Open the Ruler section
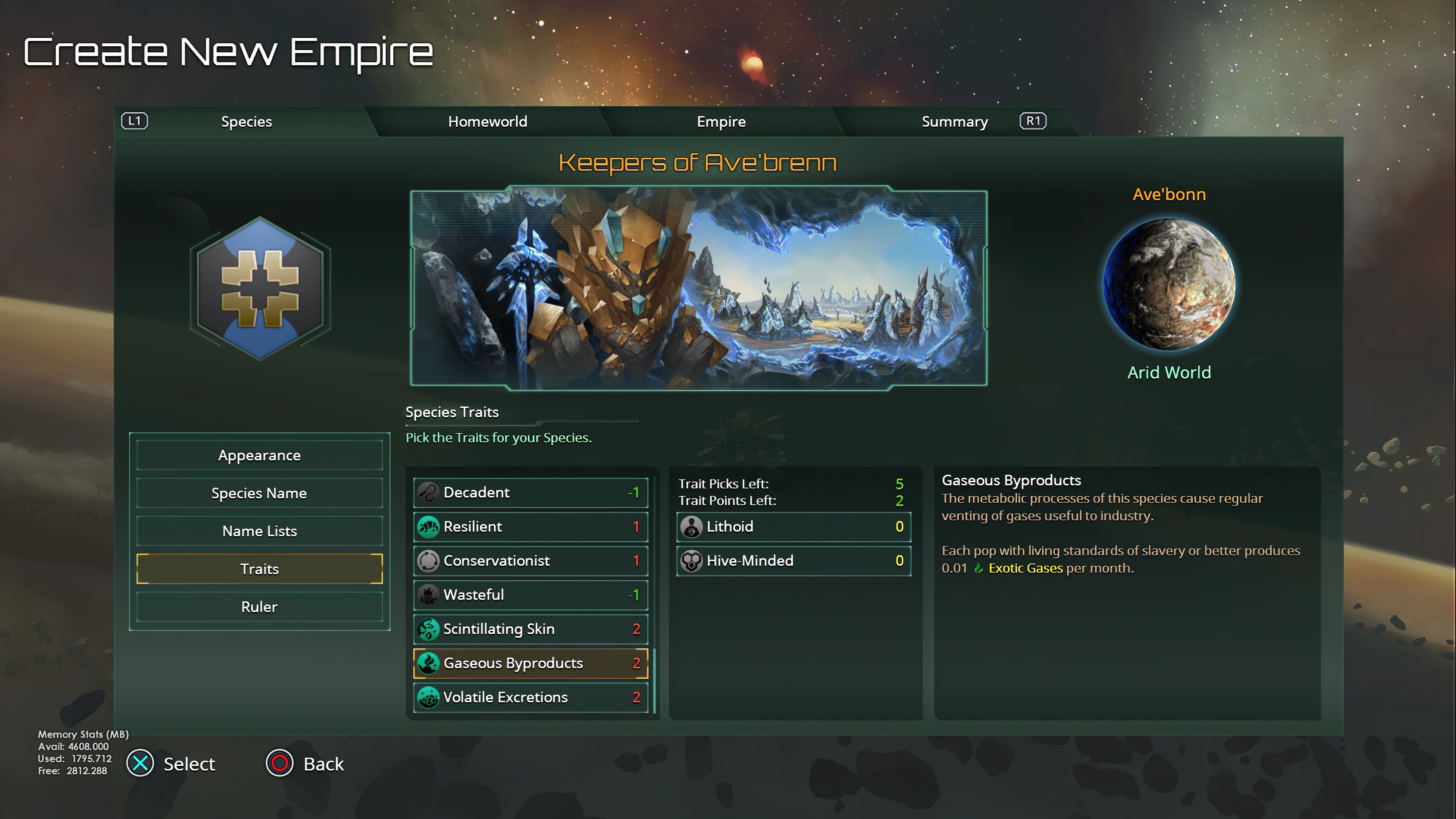The image size is (1456, 819). click(259, 607)
